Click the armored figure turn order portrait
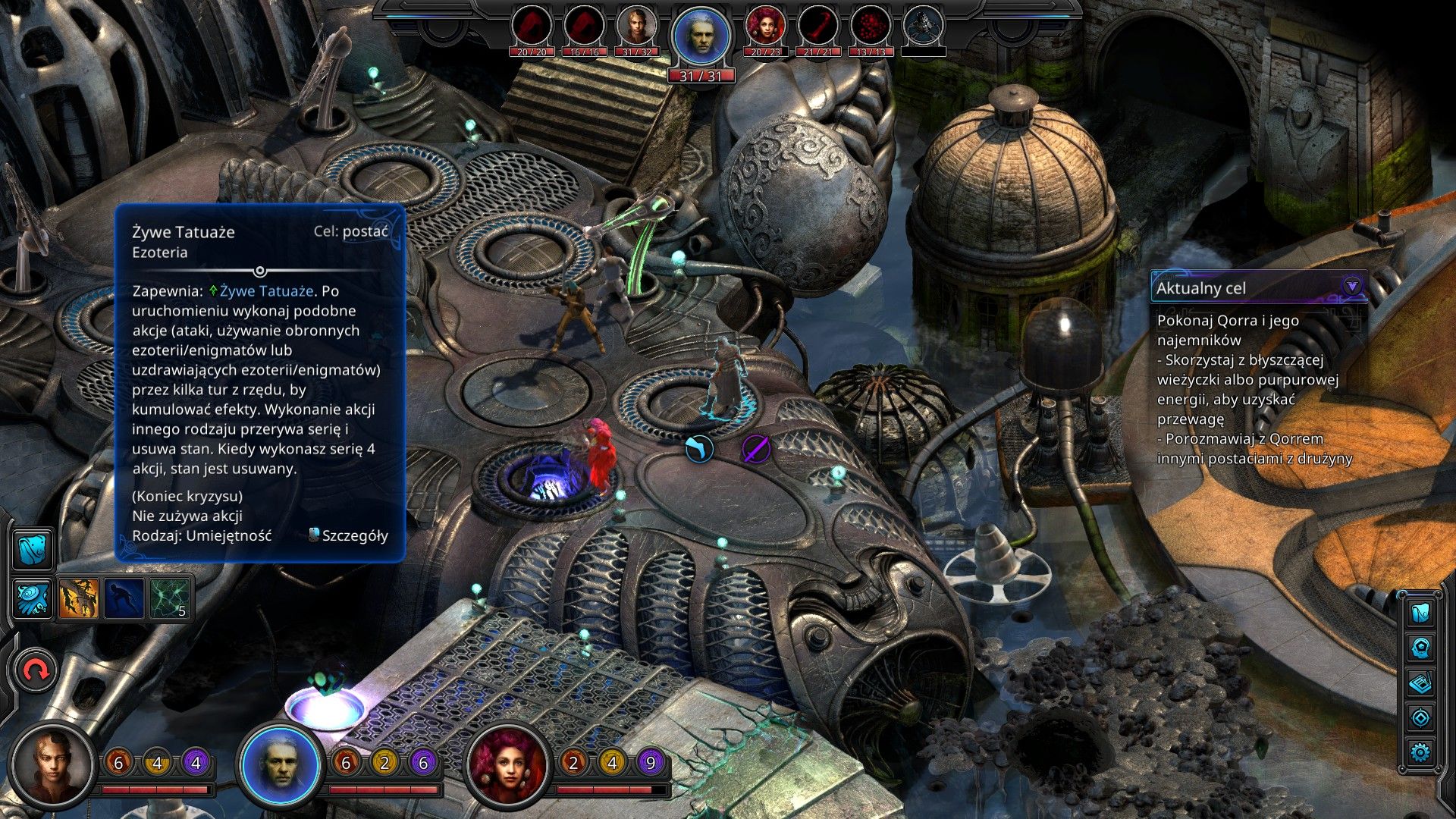Image resolution: width=1456 pixels, height=819 pixels. tap(924, 27)
